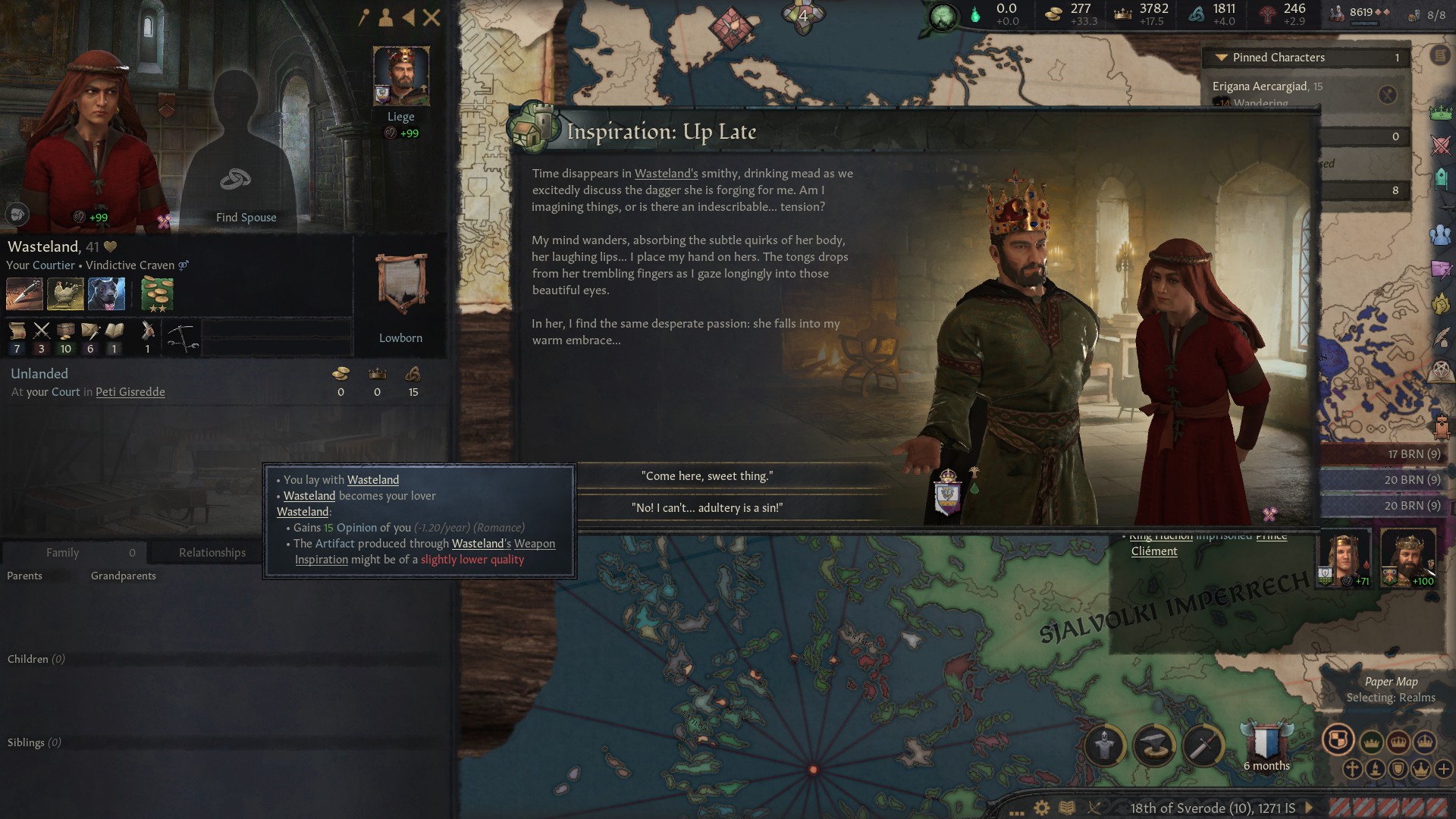
Task: Go back with the character window arrow
Action: [409, 17]
